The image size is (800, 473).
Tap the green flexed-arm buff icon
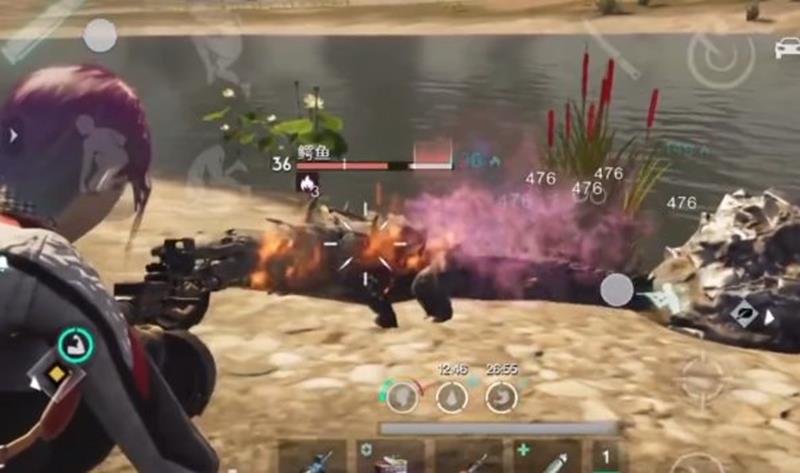[76, 345]
